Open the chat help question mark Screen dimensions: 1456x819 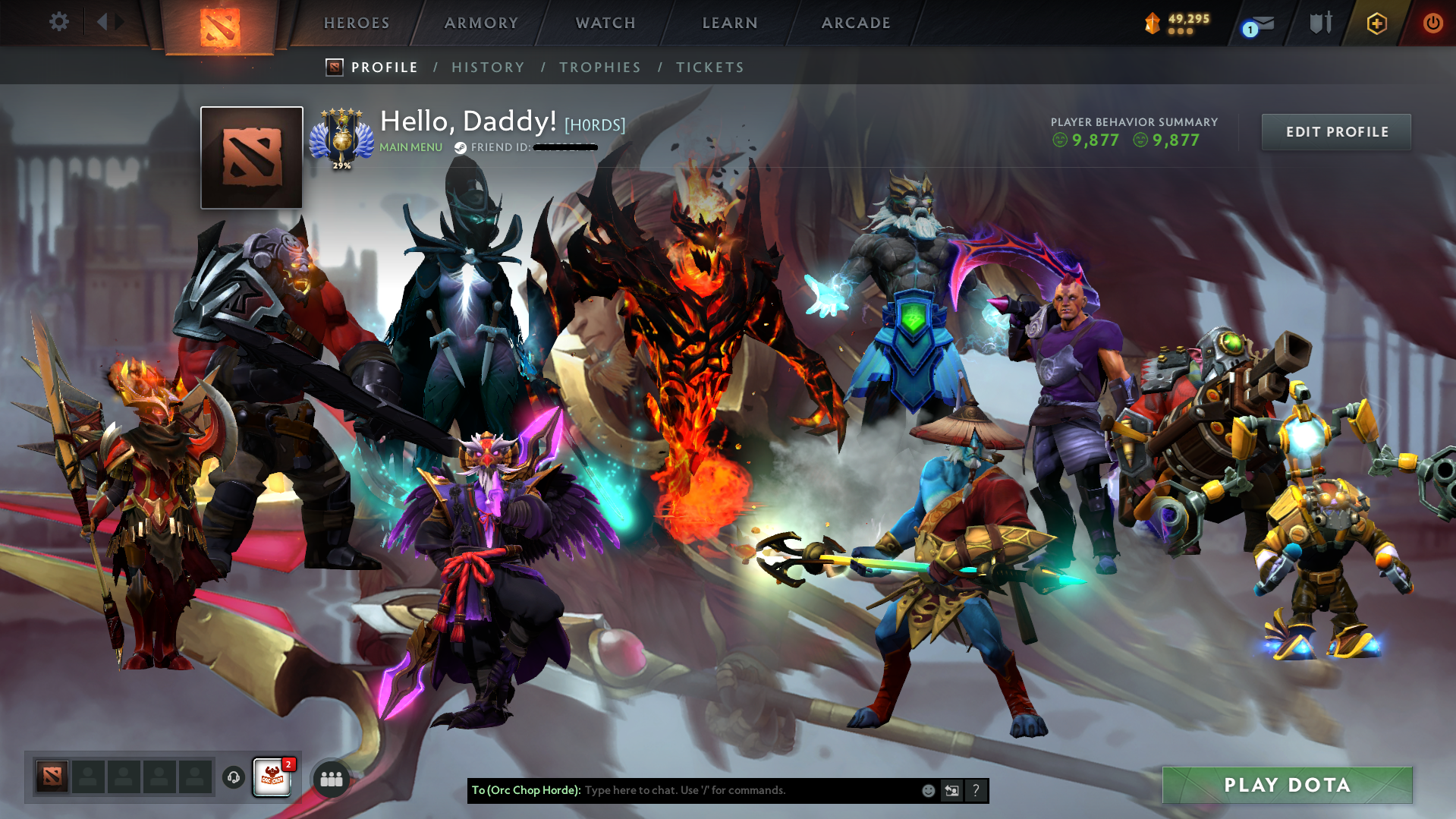point(976,790)
